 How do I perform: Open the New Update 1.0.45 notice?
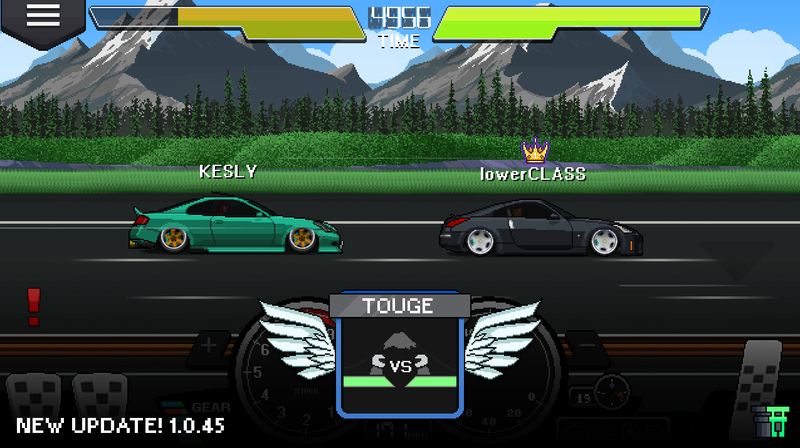[x=120, y=425]
